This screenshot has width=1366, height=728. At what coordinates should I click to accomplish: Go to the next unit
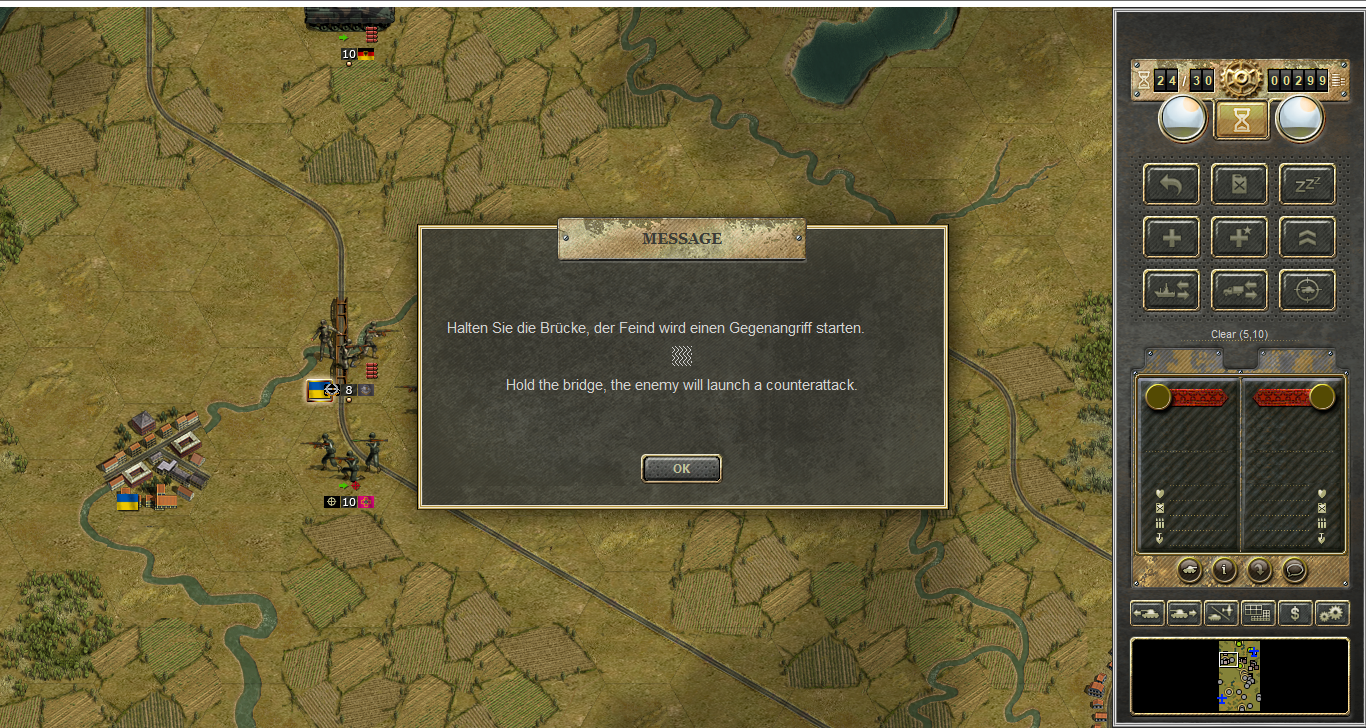coord(1184,613)
